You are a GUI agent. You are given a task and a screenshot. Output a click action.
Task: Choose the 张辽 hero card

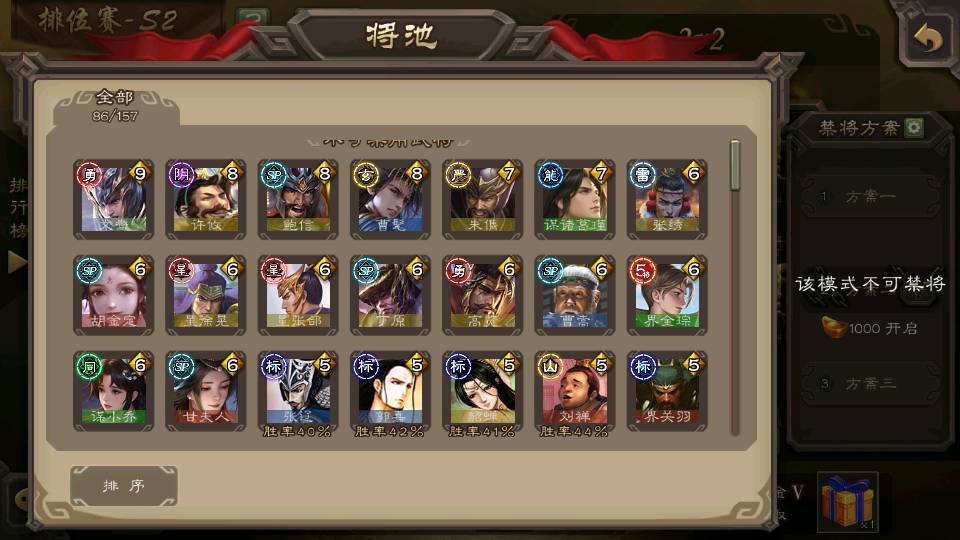[x=298, y=390]
